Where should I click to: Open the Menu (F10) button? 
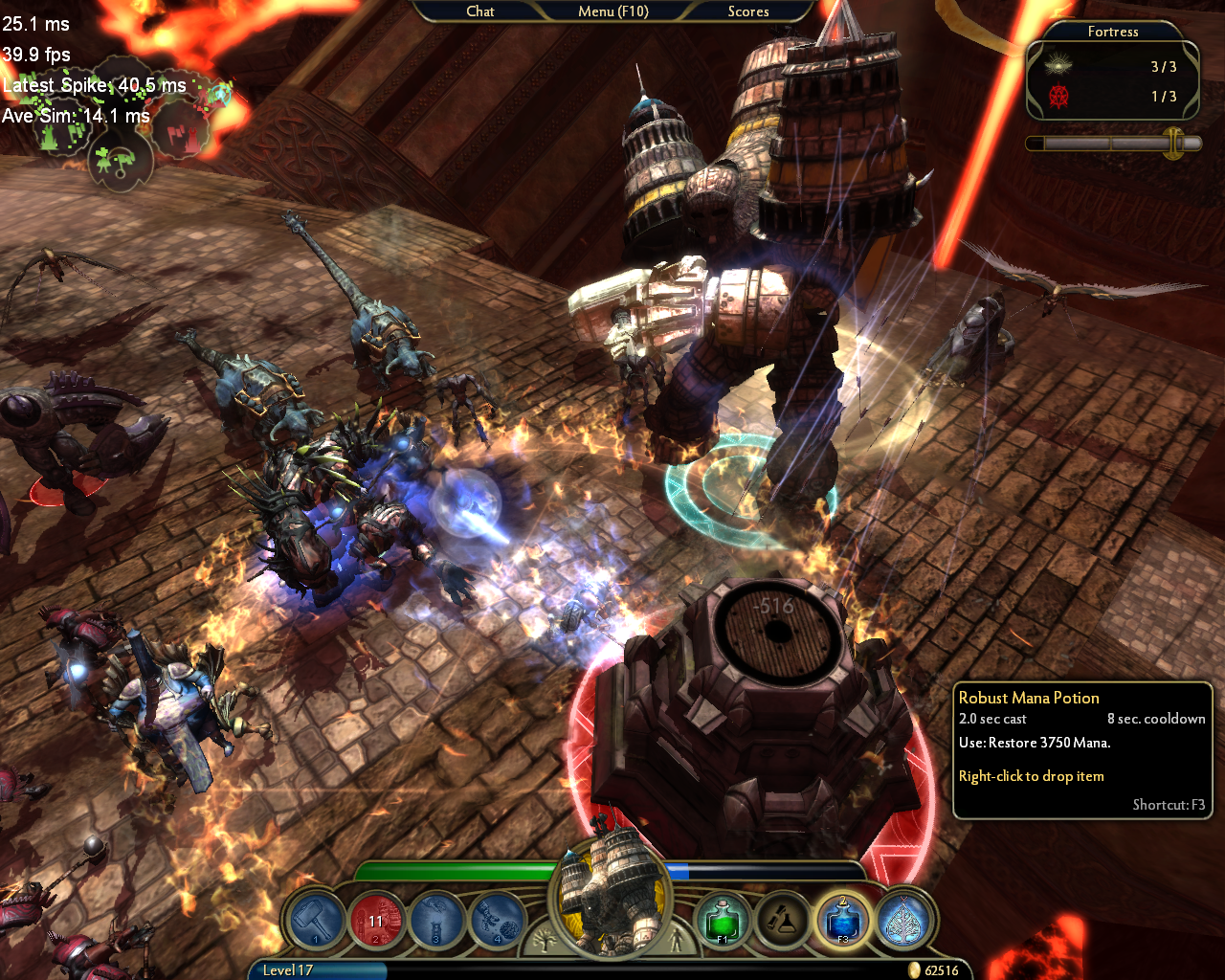[x=612, y=11]
